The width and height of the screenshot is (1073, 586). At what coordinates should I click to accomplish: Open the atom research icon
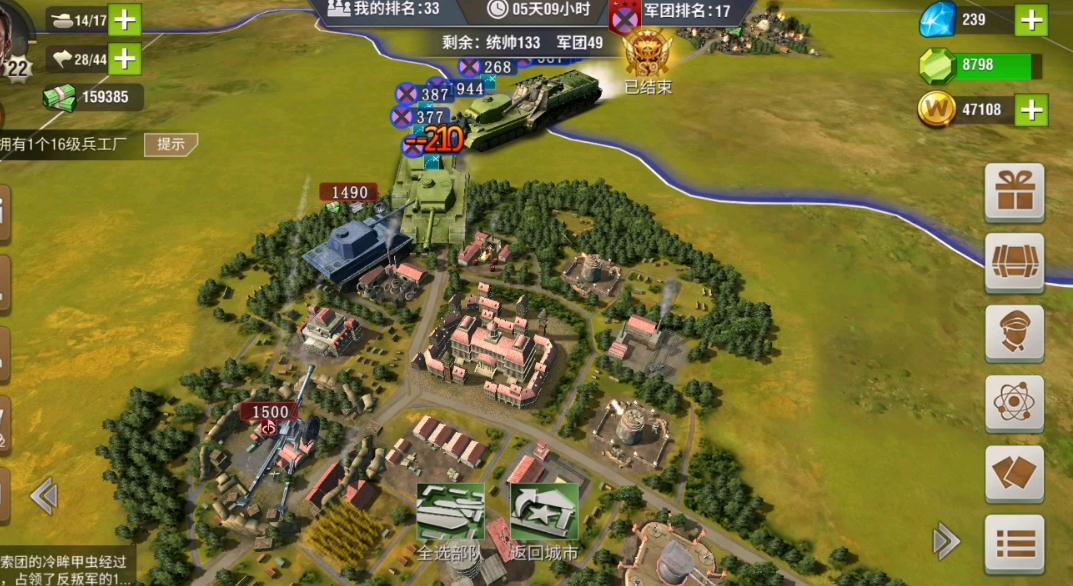1015,404
